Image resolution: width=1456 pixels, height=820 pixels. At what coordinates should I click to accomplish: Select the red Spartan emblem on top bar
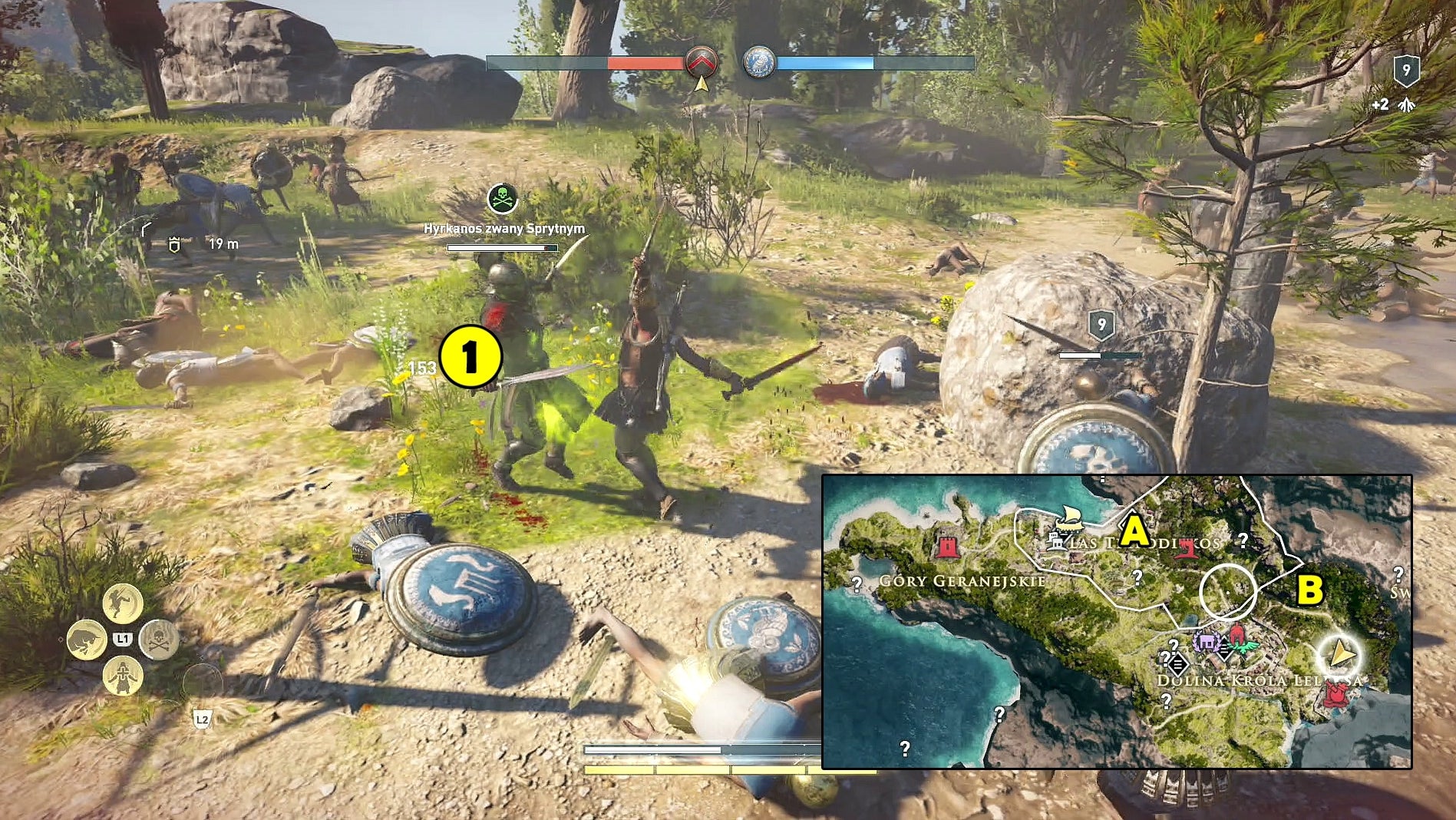point(701,63)
